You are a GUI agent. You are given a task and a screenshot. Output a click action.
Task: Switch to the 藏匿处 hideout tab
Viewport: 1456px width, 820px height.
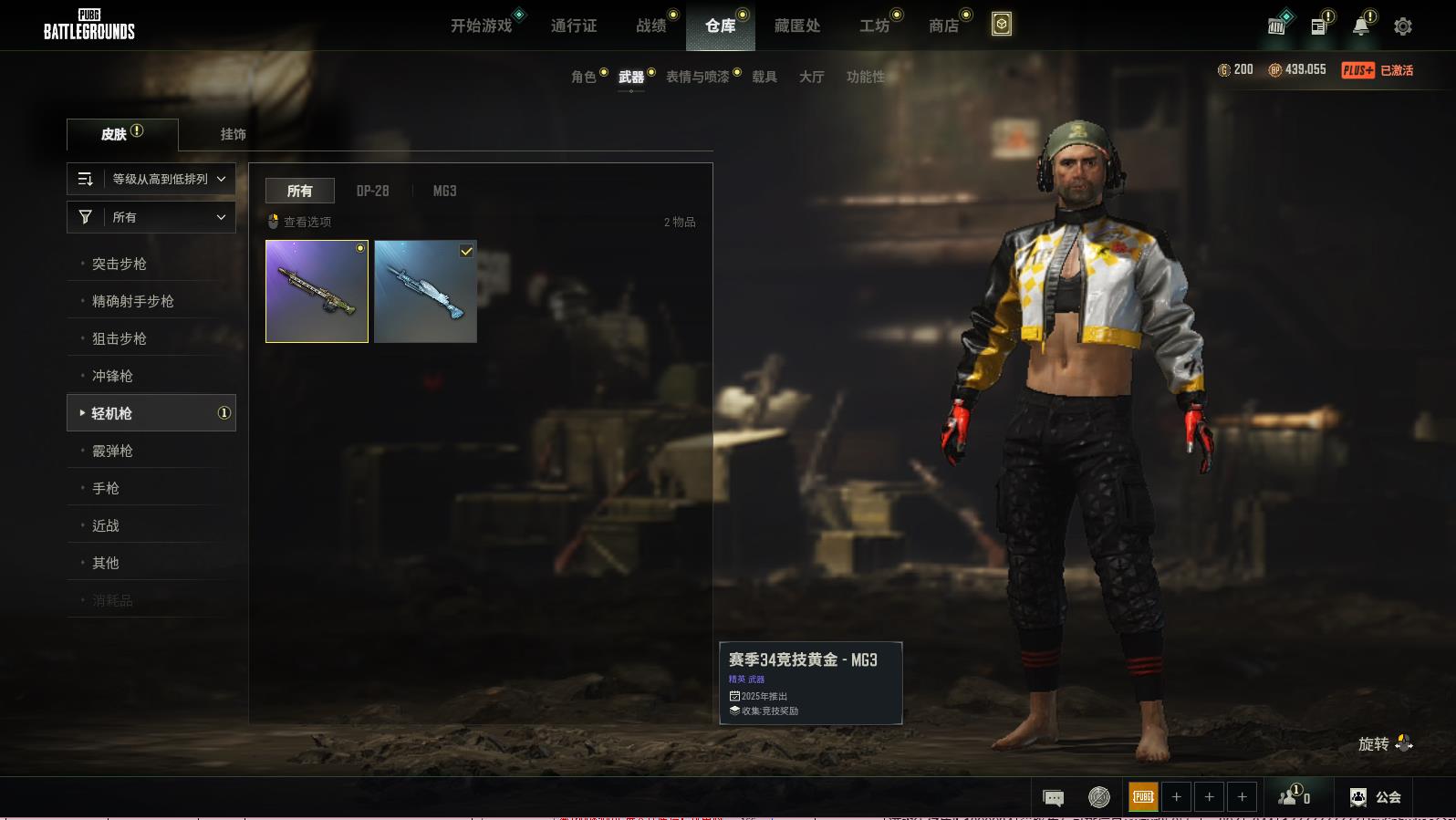coord(797,26)
